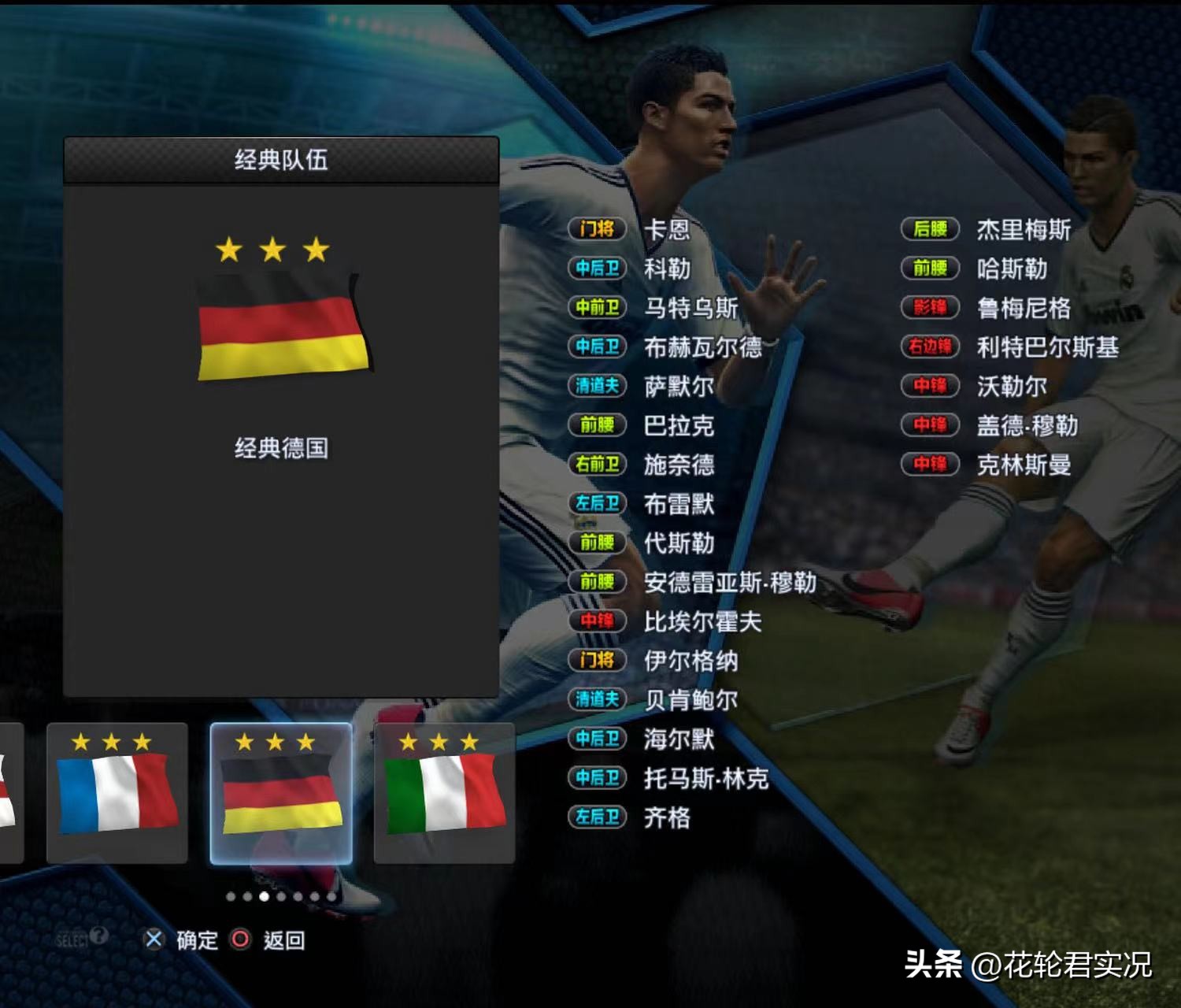Select striker 克林斯曼
Viewport: 1181px width, 1008px height.
click(1023, 465)
